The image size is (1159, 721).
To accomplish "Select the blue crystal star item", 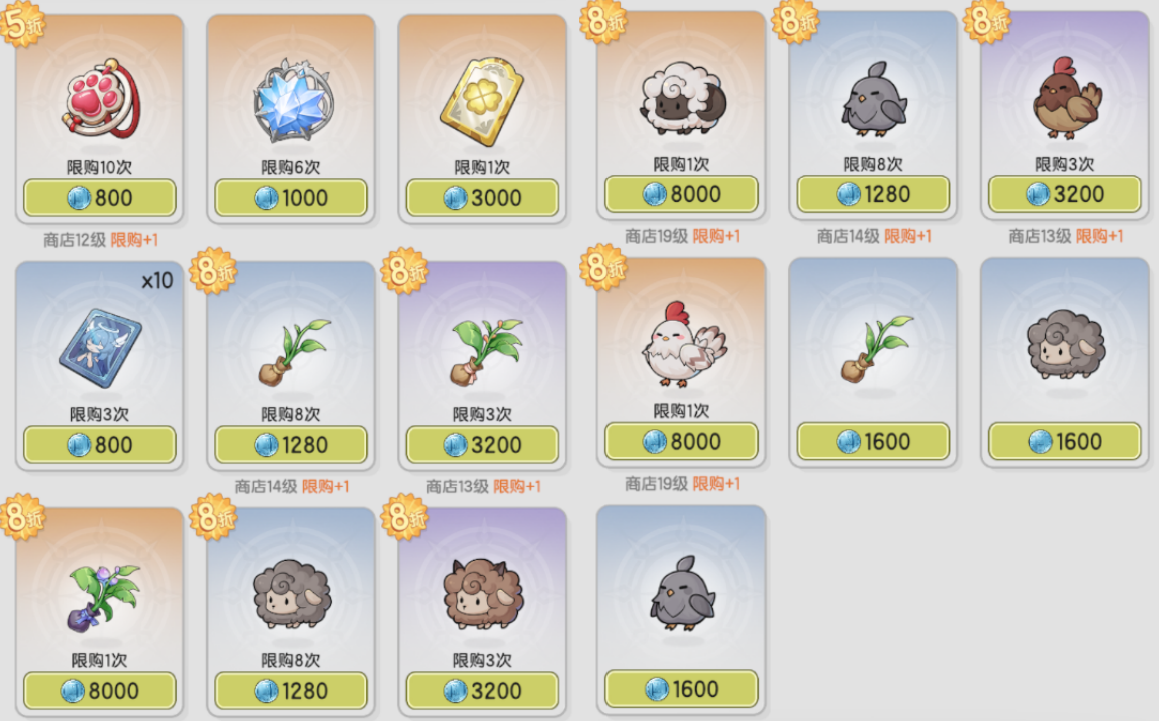I will (291, 105).
